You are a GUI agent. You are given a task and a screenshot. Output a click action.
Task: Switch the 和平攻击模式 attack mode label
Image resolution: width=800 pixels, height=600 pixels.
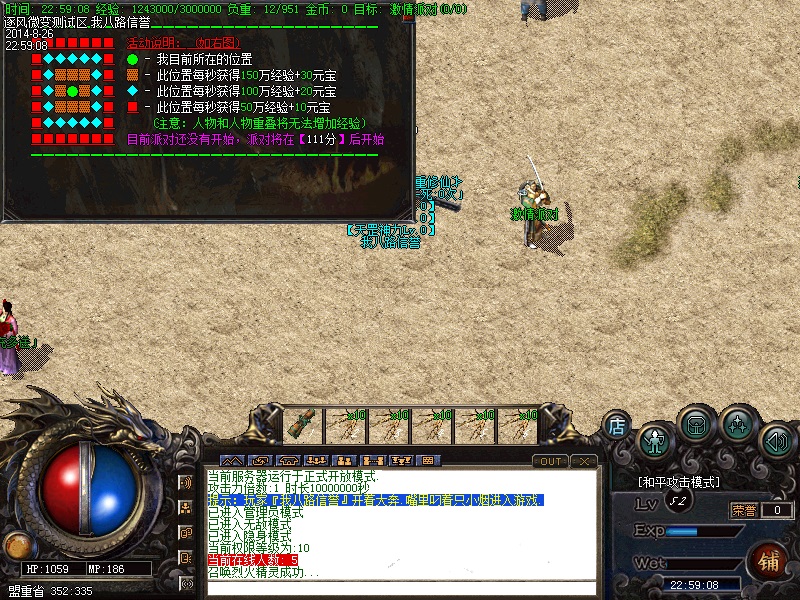coord(678,482)
